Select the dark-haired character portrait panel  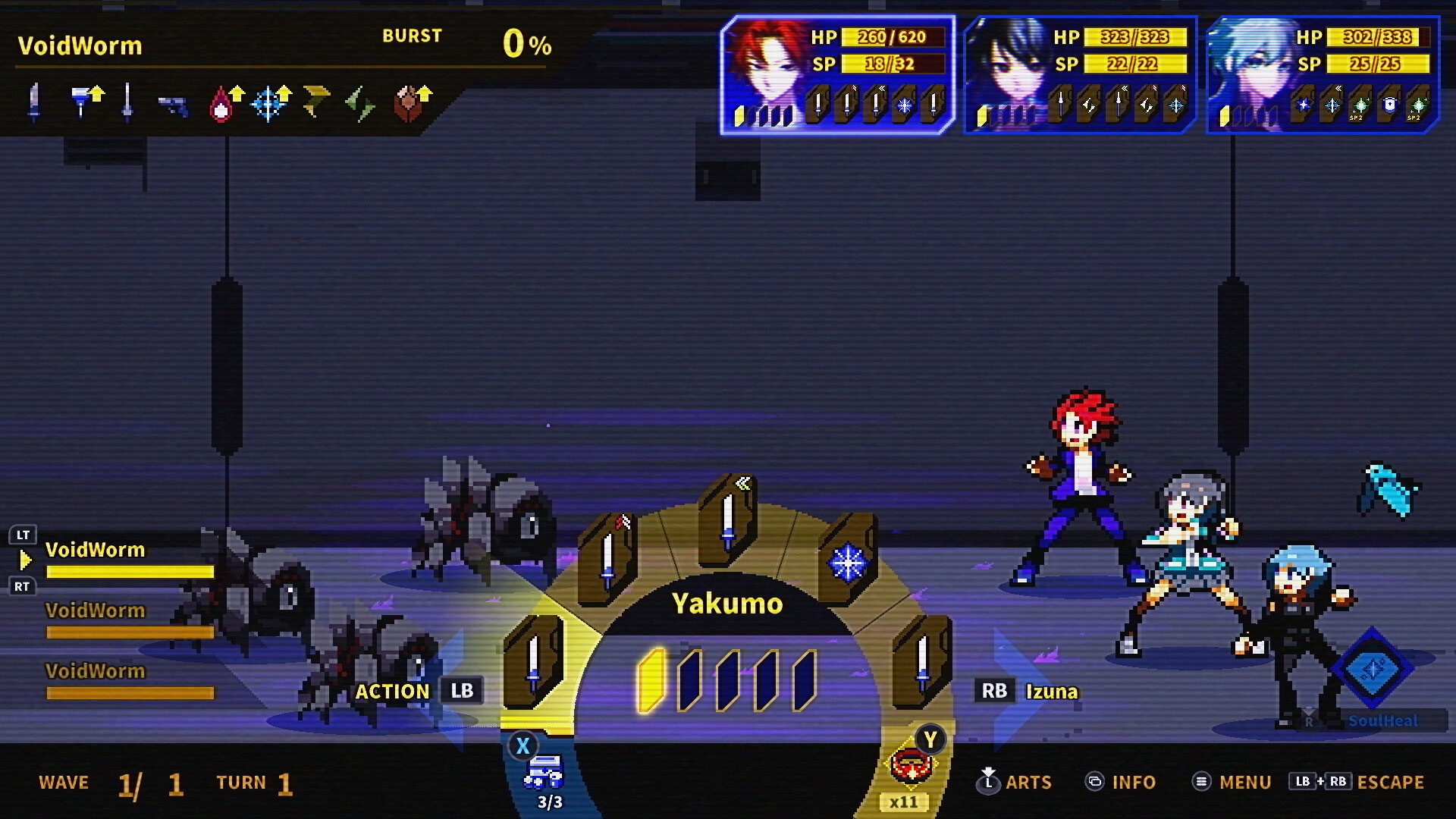1080,75
